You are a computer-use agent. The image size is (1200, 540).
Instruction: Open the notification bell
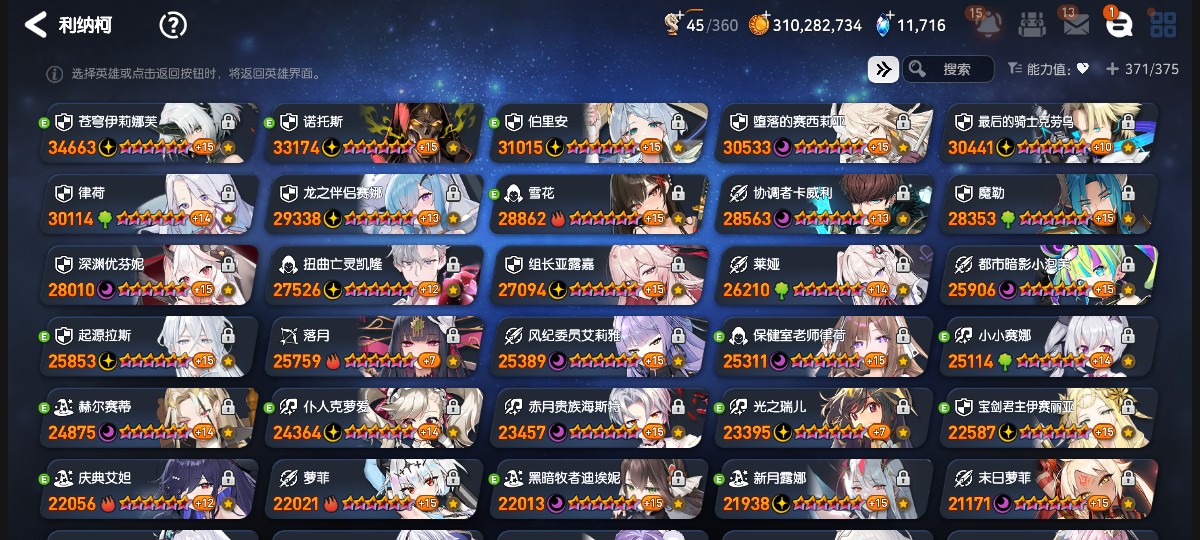click(988, 24)
